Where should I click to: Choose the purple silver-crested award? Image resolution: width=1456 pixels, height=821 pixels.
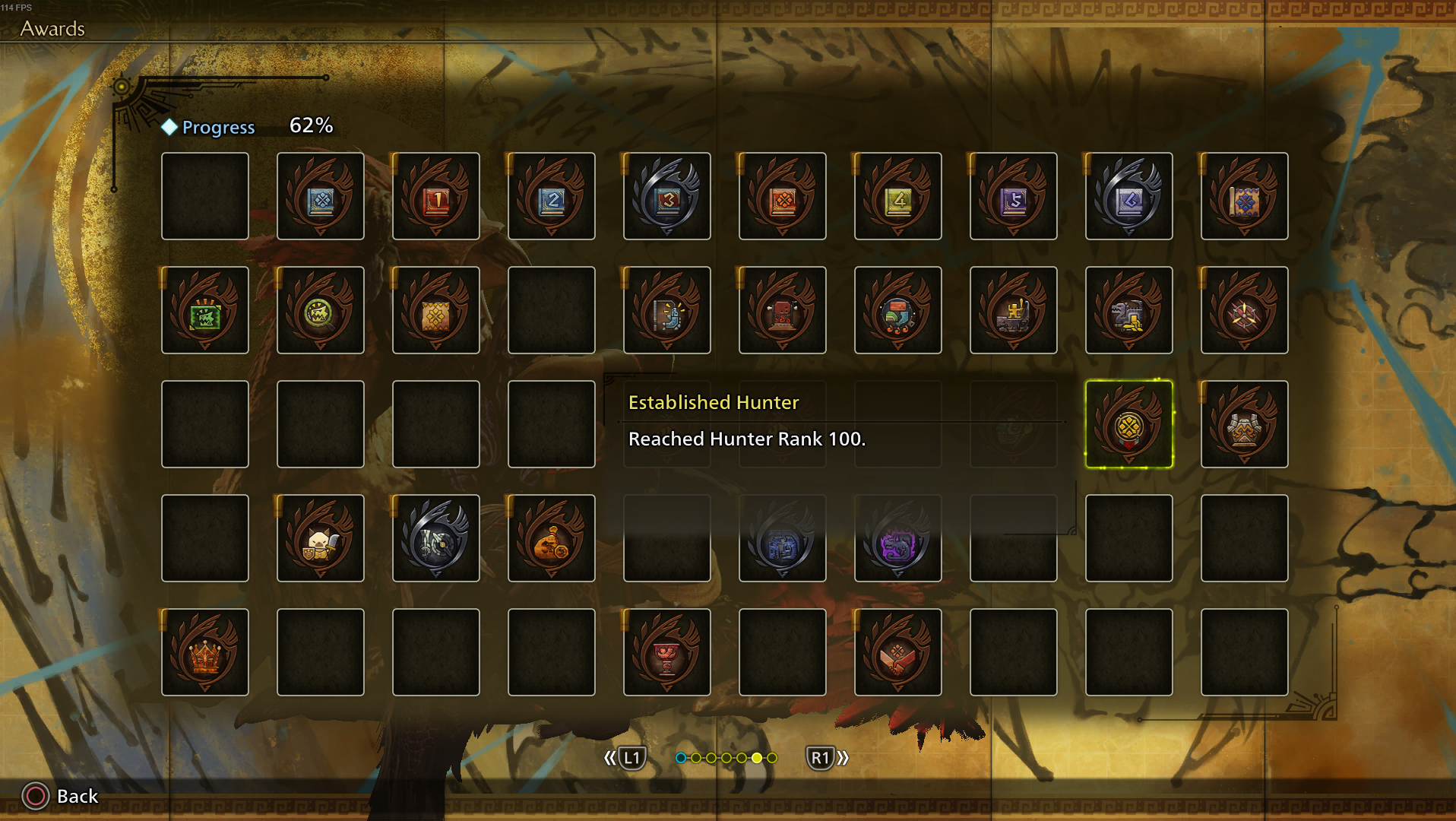pyautogui.click(x=898, y=539)
